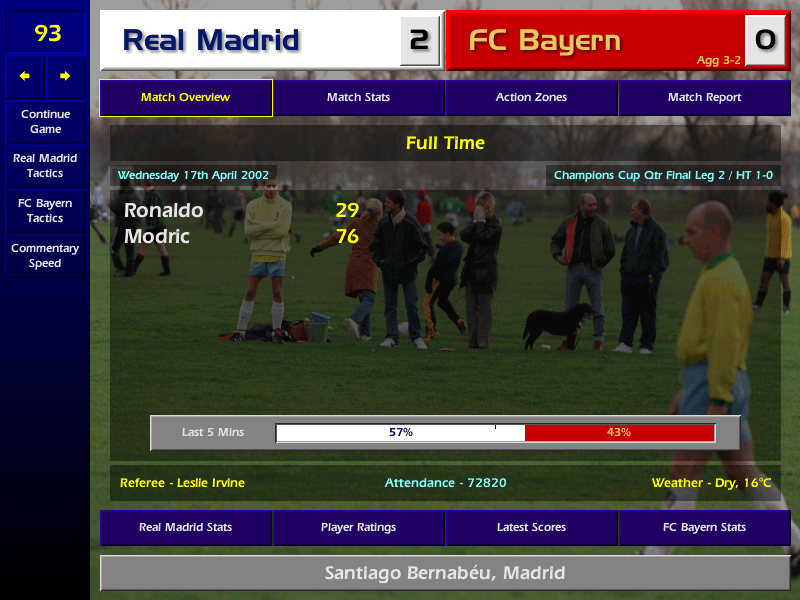
Task: Choose goalscorer Modric
Action: pos(157,236)
